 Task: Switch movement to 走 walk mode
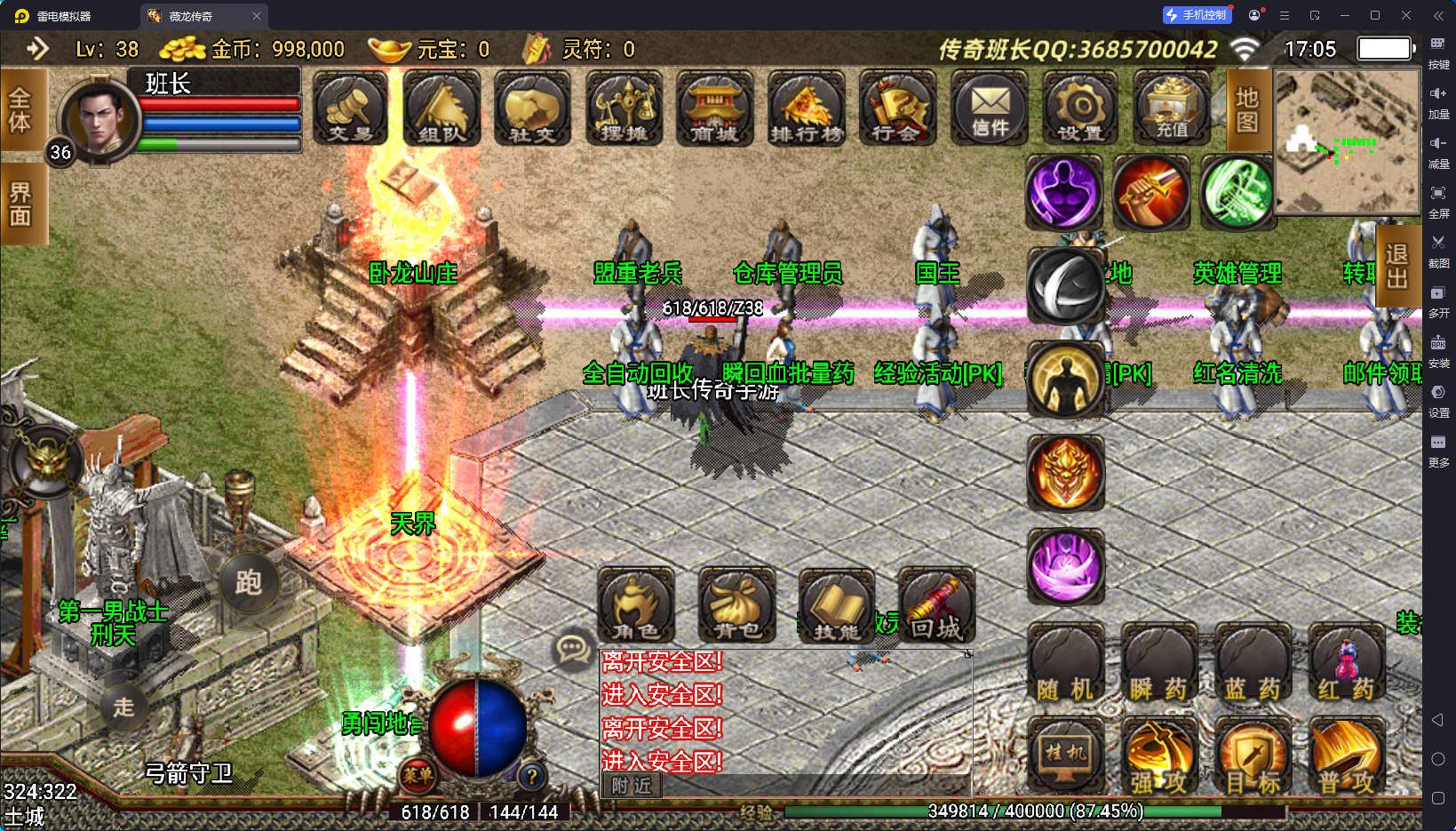tap(123, 708)
